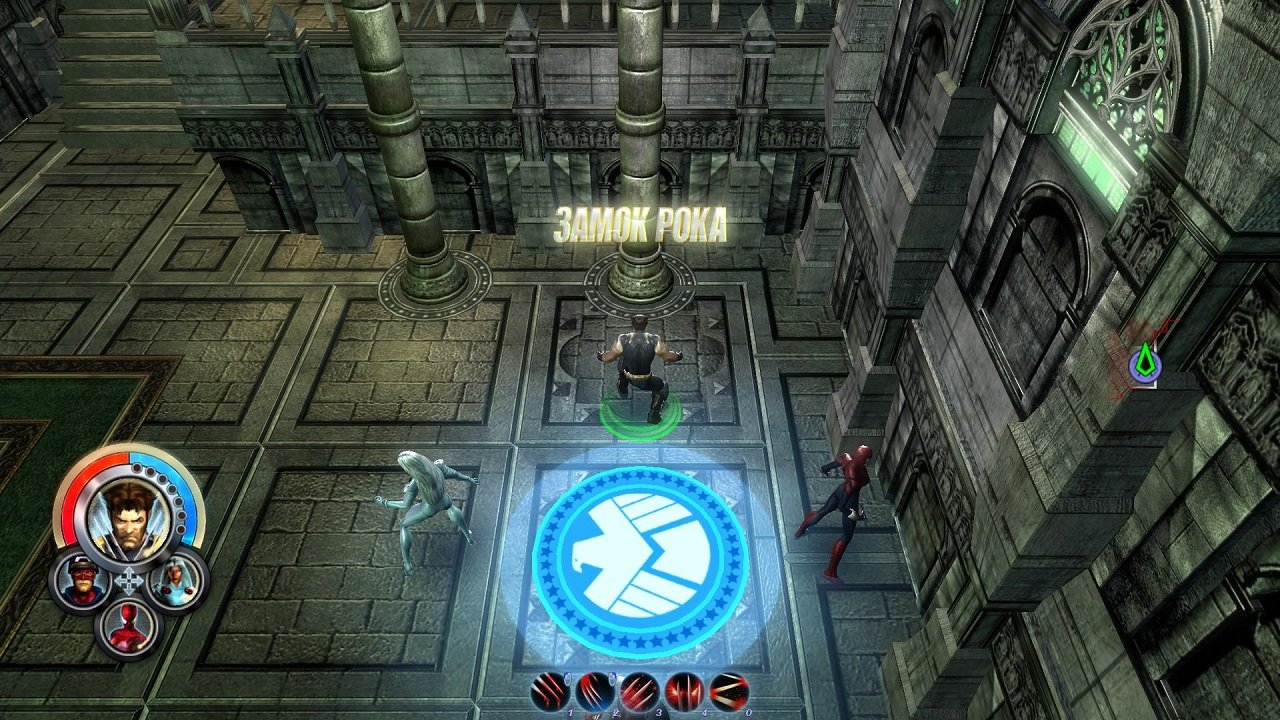The height and width of the screenshot is (720, 1280).
Task: Activate claw slash ability in slot 1
Action: [551, 691]
